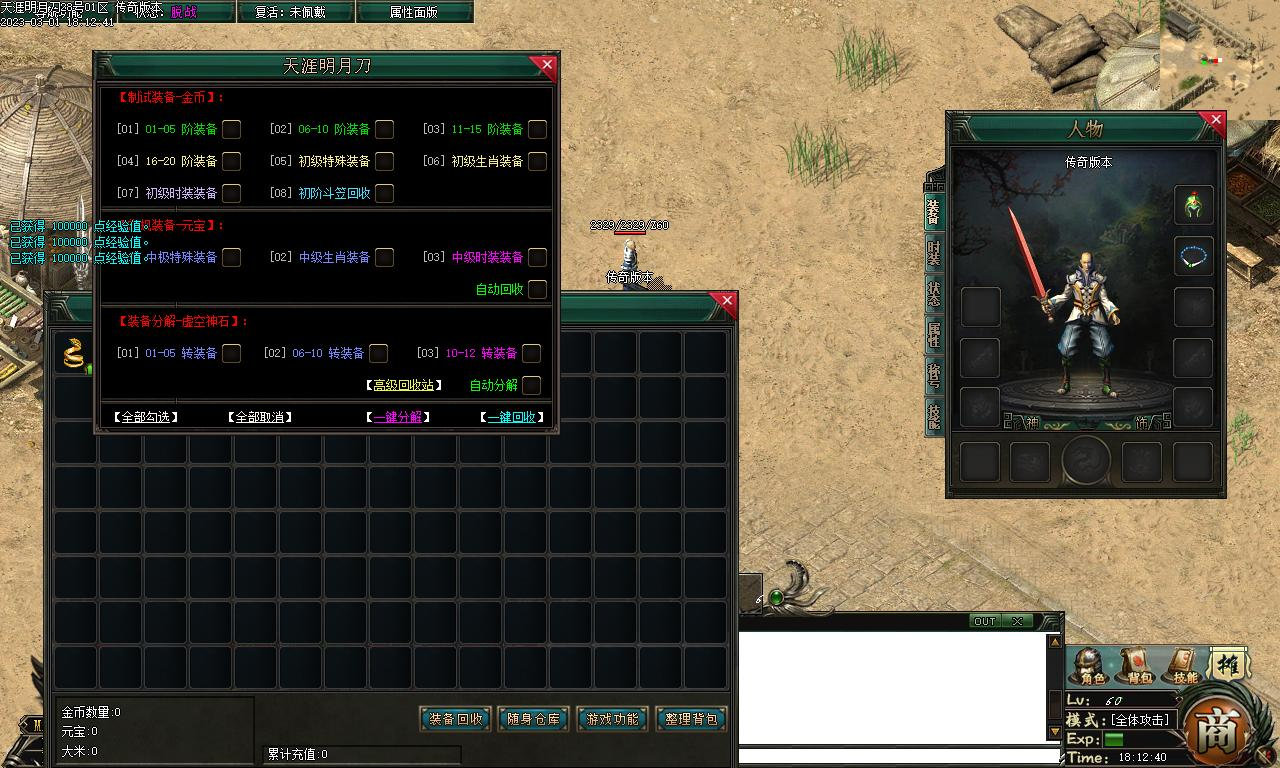Sort inventory with 整理背包

coord(690,718)
